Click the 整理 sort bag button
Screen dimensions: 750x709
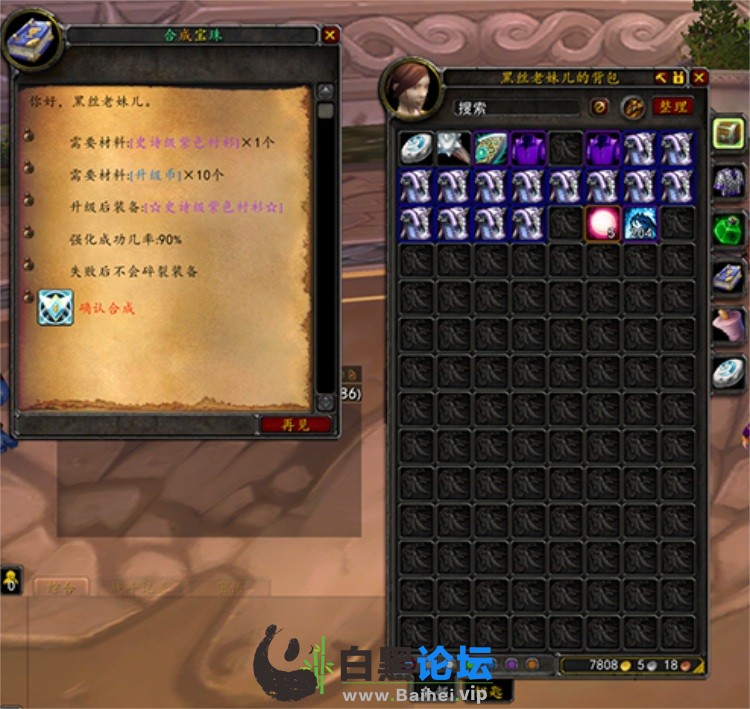pyautogui.click(x=672, y=107)
